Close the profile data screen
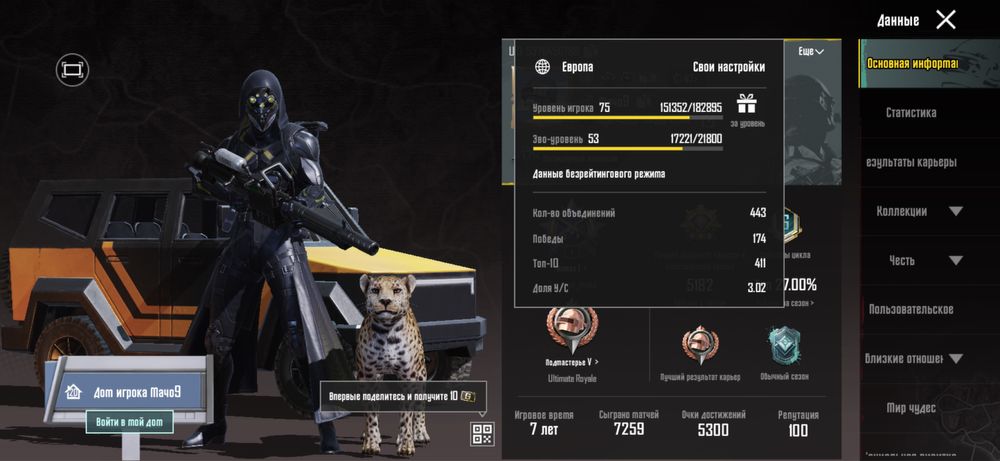This screenshot has height=461, width=1000. [x=945, y=19]
